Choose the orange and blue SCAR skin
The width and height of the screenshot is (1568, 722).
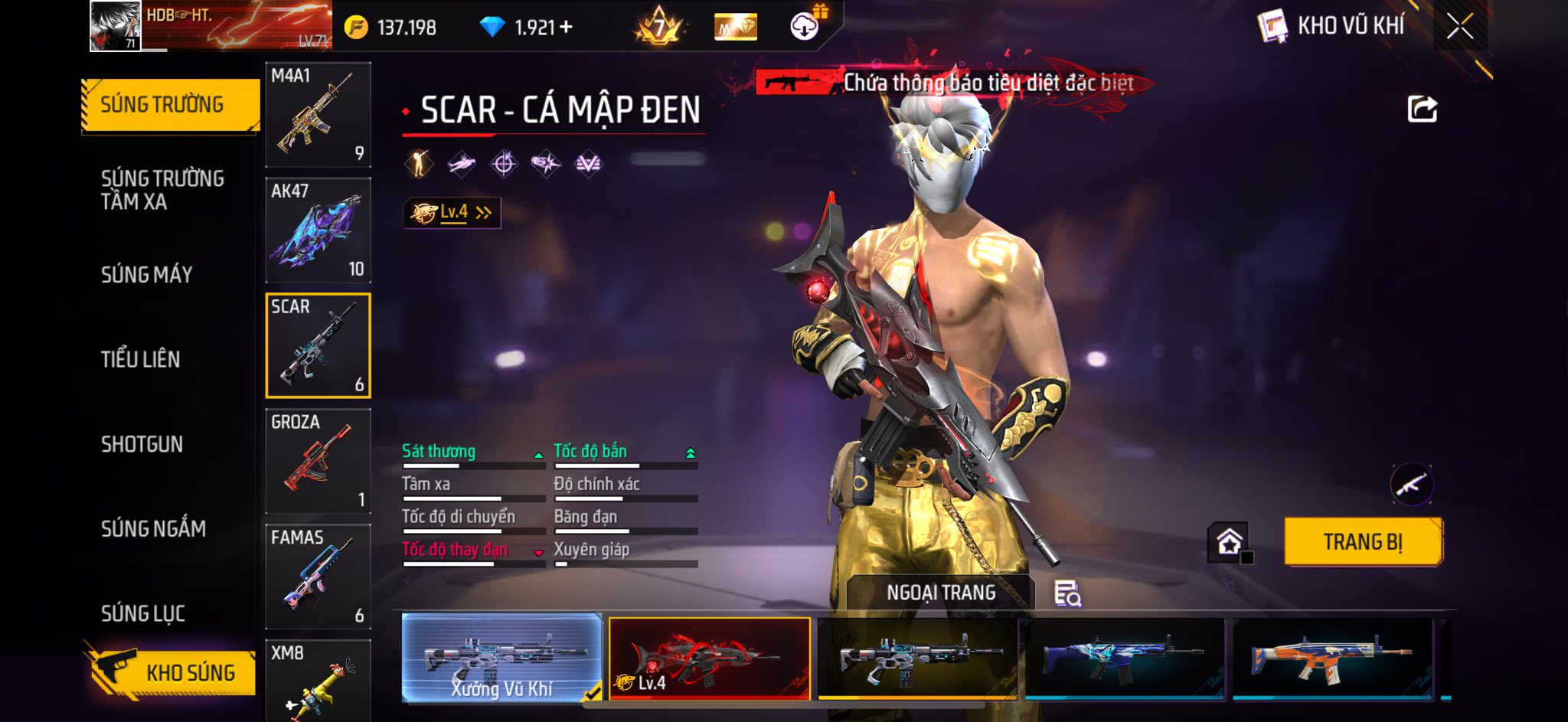[1332, 658]
